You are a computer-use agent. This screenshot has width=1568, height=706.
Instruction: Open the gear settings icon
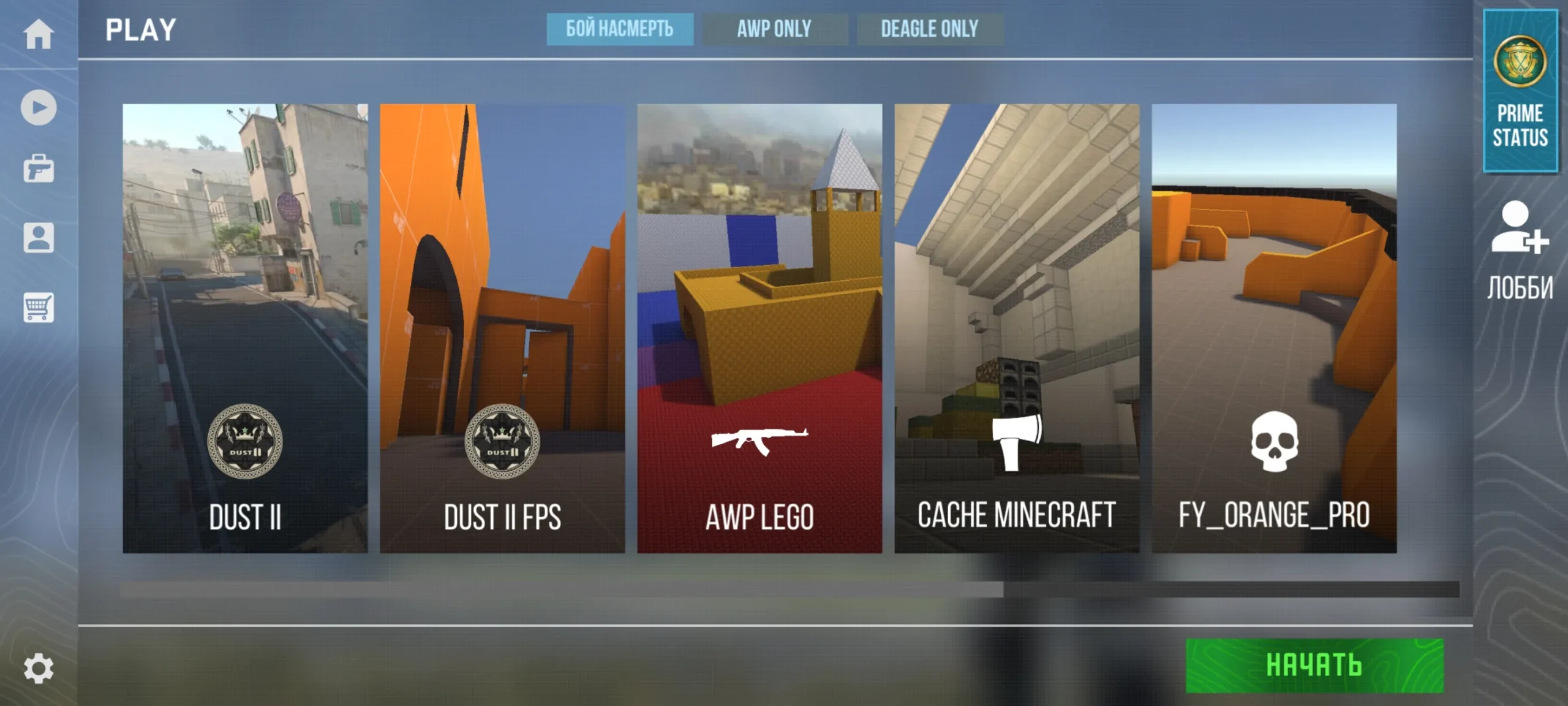pos(38,668)
